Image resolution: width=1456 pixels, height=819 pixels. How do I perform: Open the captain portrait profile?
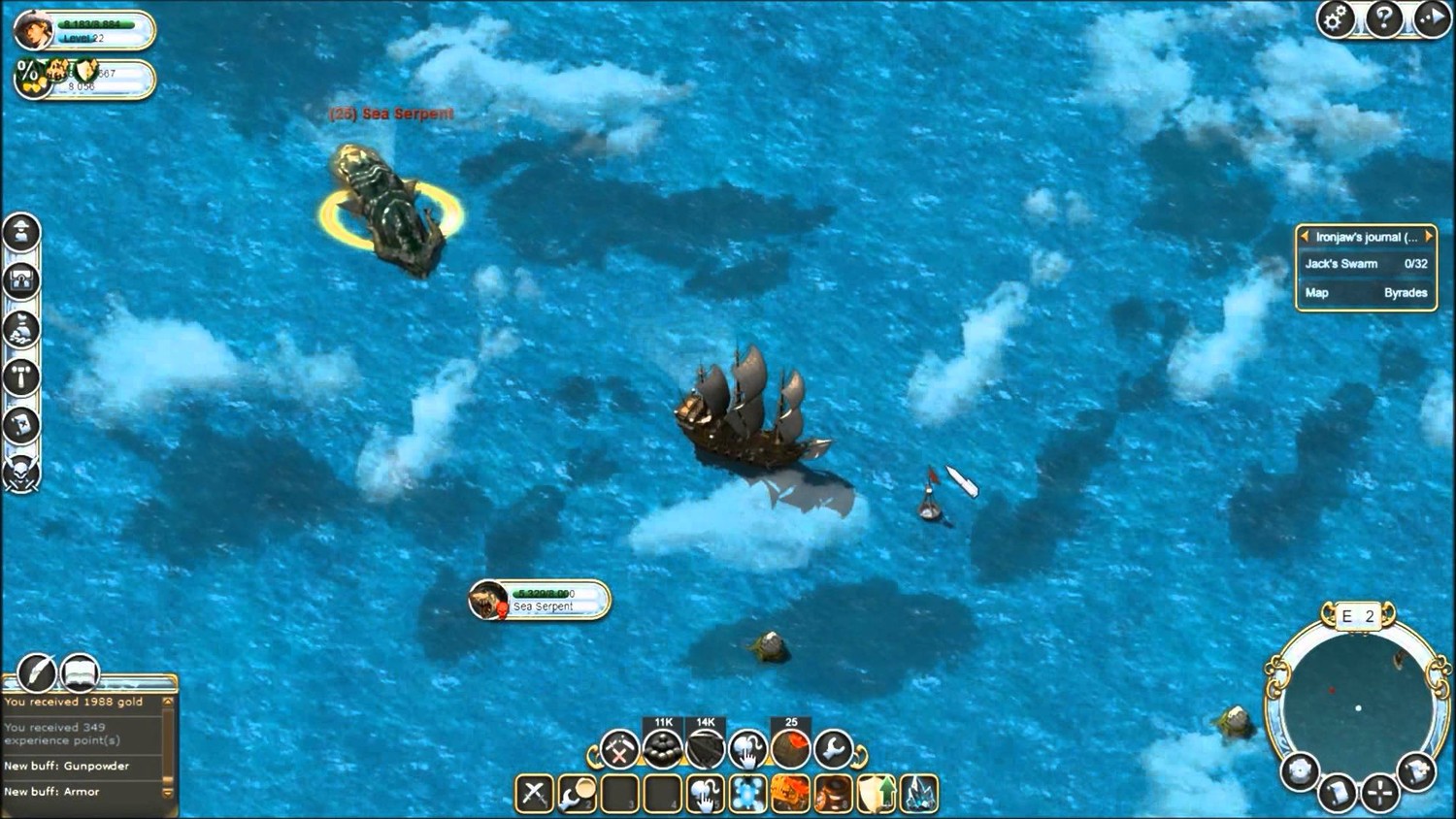click(x=35, y=30)
